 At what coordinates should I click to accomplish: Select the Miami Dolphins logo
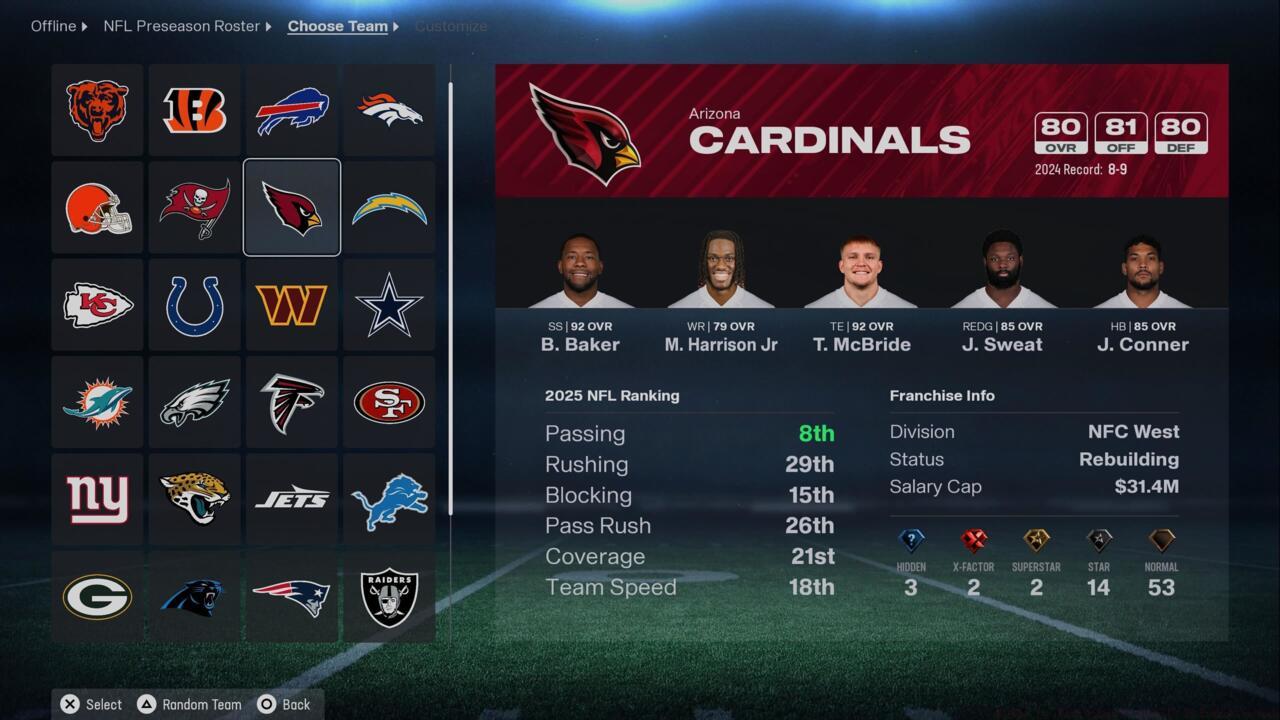pos(97,401)
